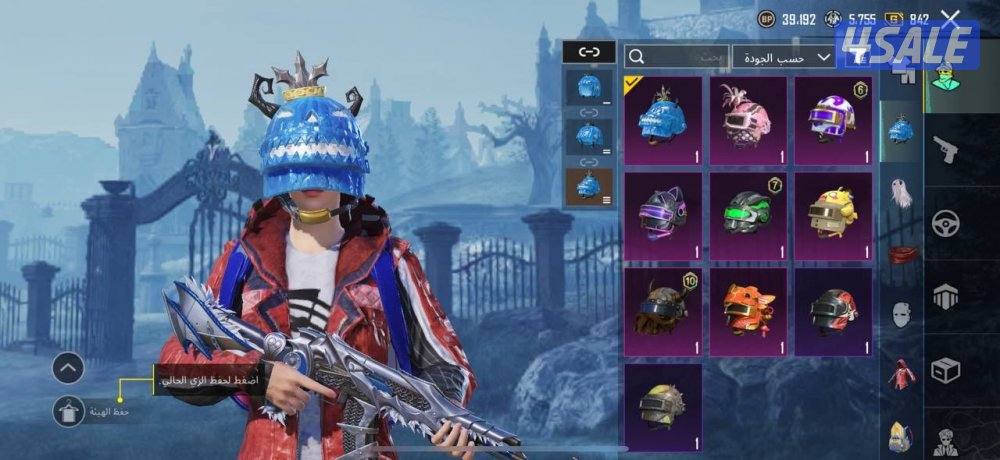Open the vehicle steering wheel category
The image size is (1000, 460).
pos(945,223)
